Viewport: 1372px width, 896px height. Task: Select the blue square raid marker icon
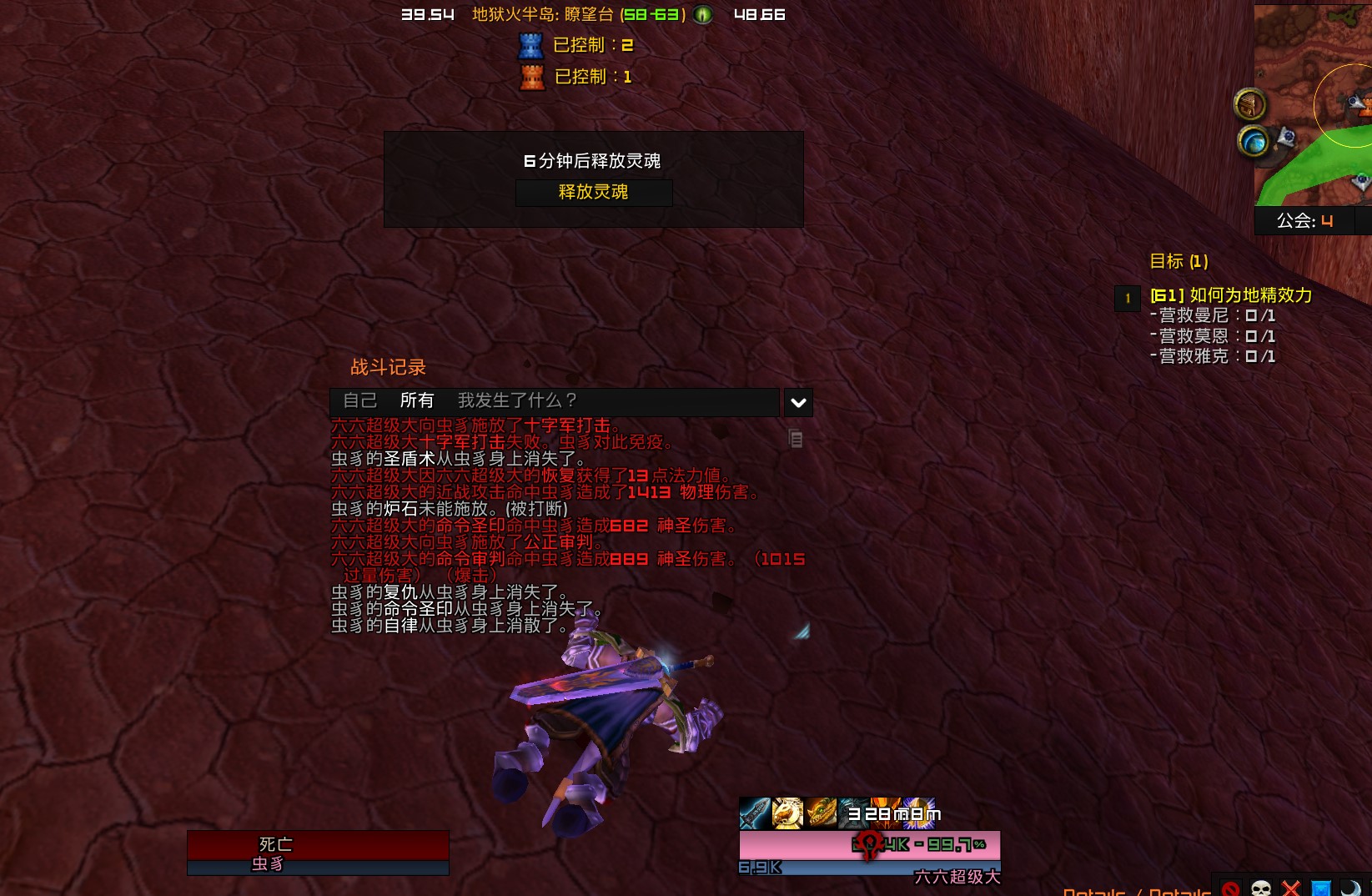pyautogui.click(x=1320, y=888)
